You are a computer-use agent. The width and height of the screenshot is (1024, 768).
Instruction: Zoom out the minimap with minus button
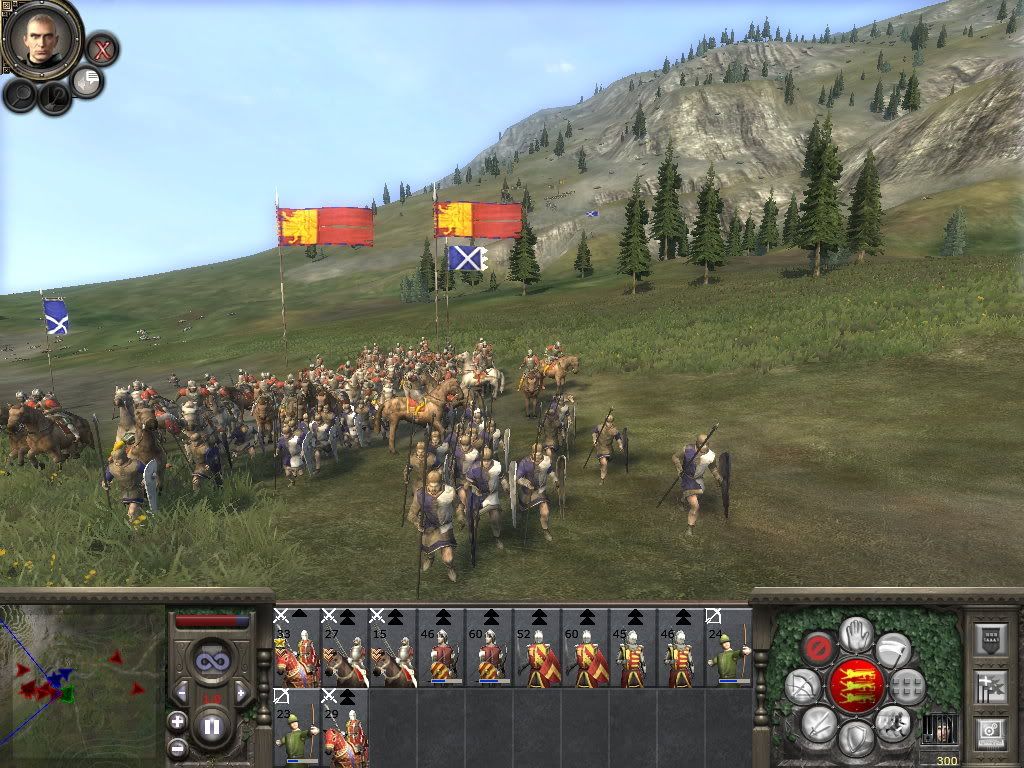tap(177, 747)
